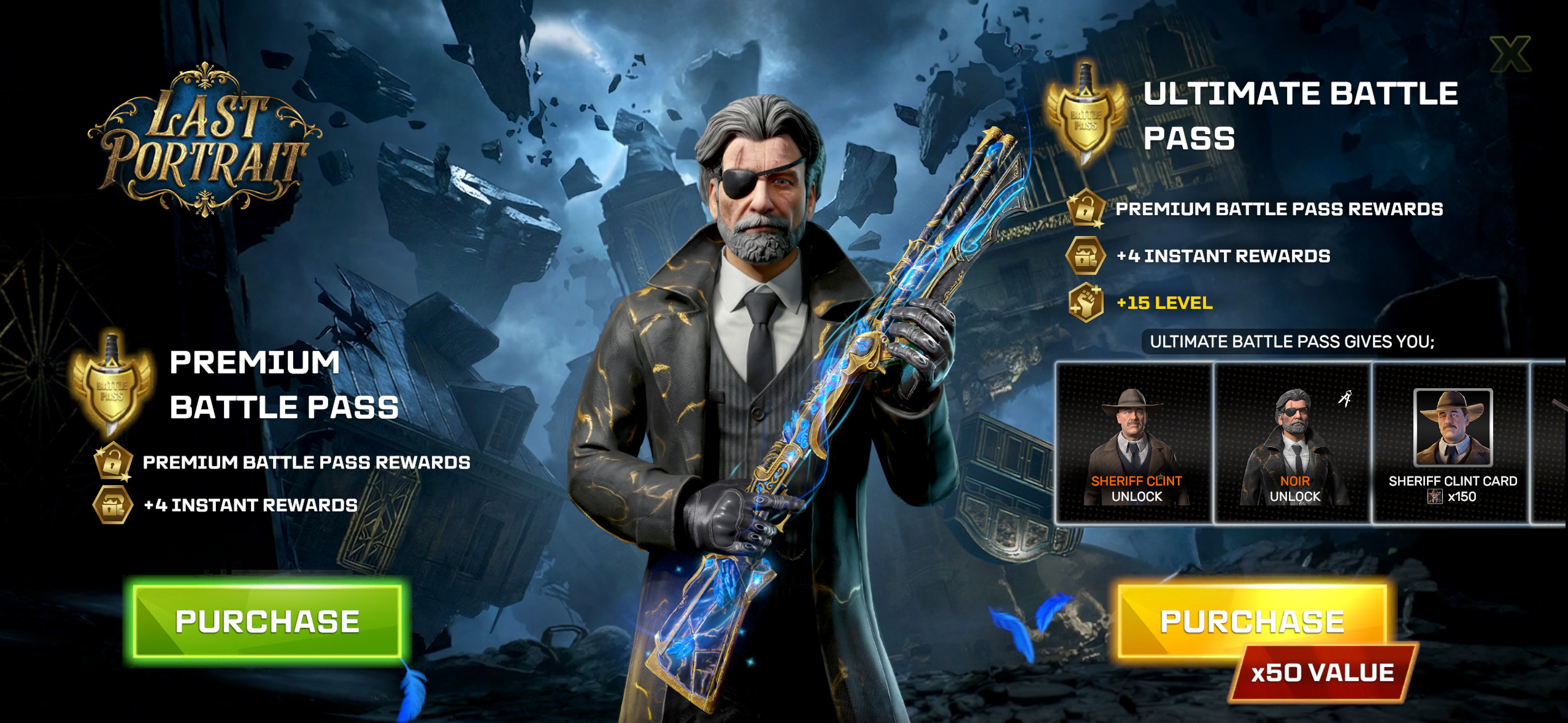The height and width of the screenshot is (723, 1568).
Task: Purchase the Premium Battle Pass with green button
Action: click(267, 621)
